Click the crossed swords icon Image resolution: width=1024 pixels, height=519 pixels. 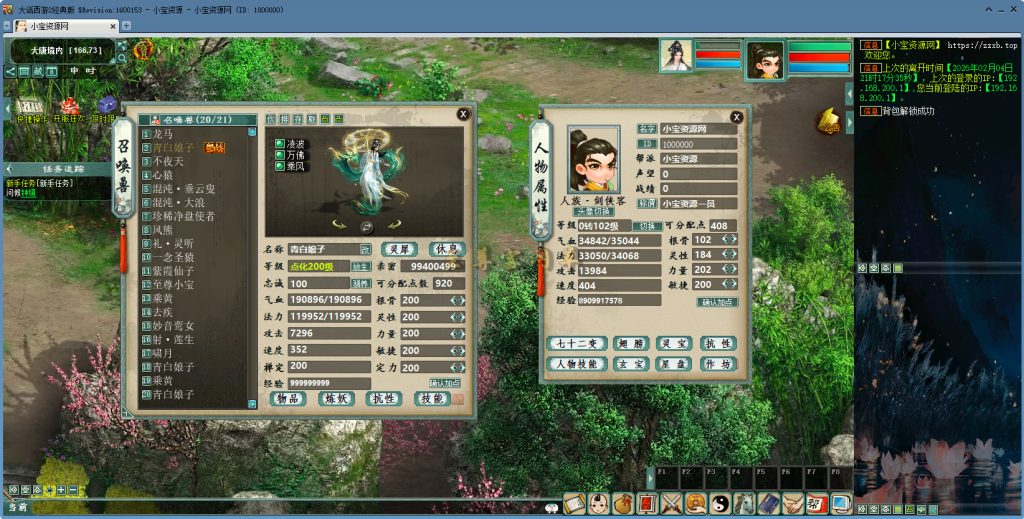point(671,504)
